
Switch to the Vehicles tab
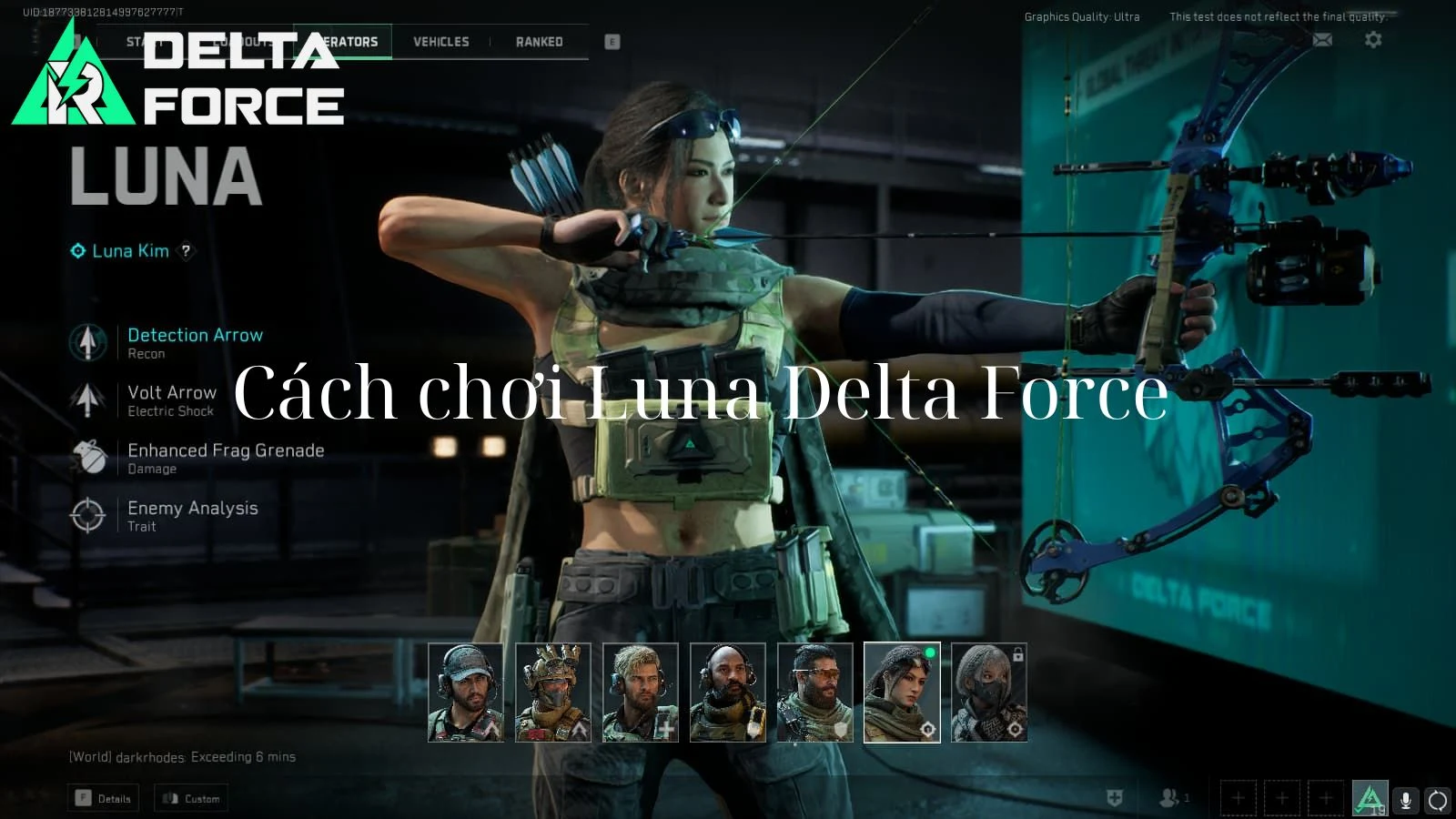[441, 42]
